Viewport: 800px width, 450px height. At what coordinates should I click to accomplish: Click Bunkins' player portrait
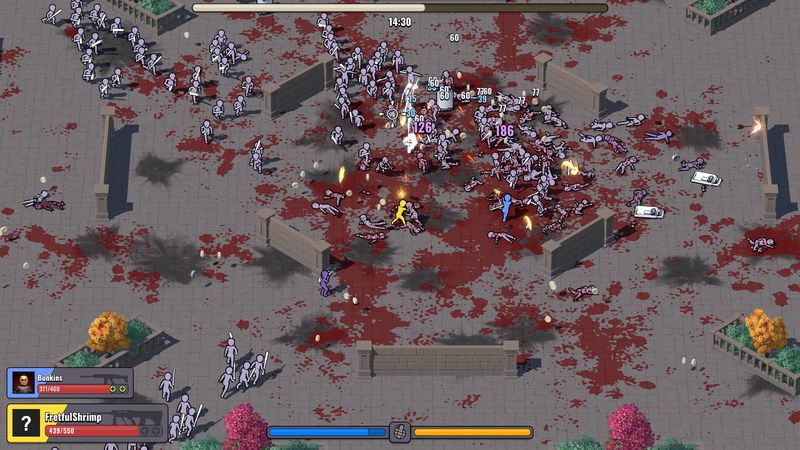(22, 382)
